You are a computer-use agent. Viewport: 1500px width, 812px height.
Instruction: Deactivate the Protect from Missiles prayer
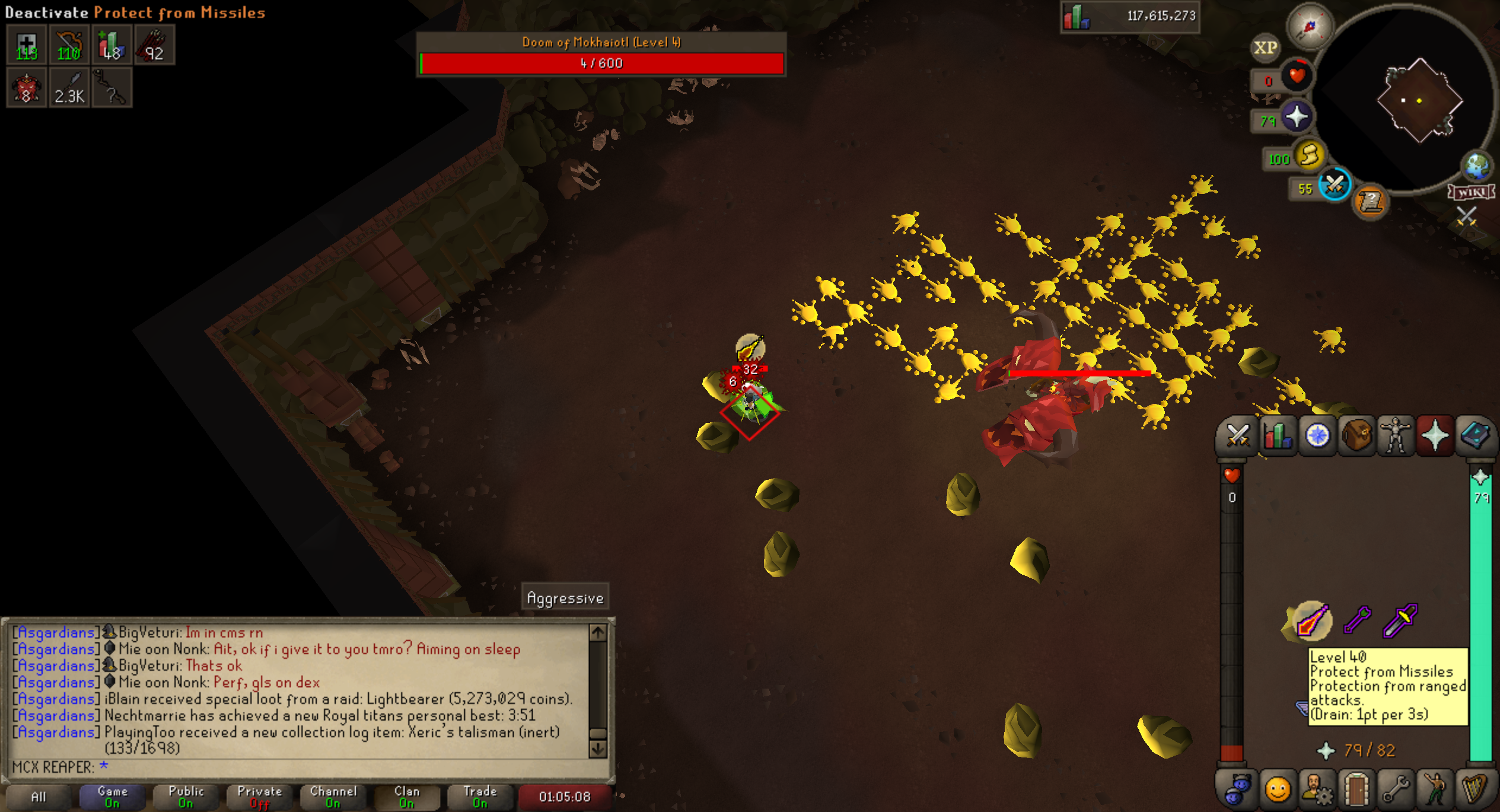tap(1312, 621)
